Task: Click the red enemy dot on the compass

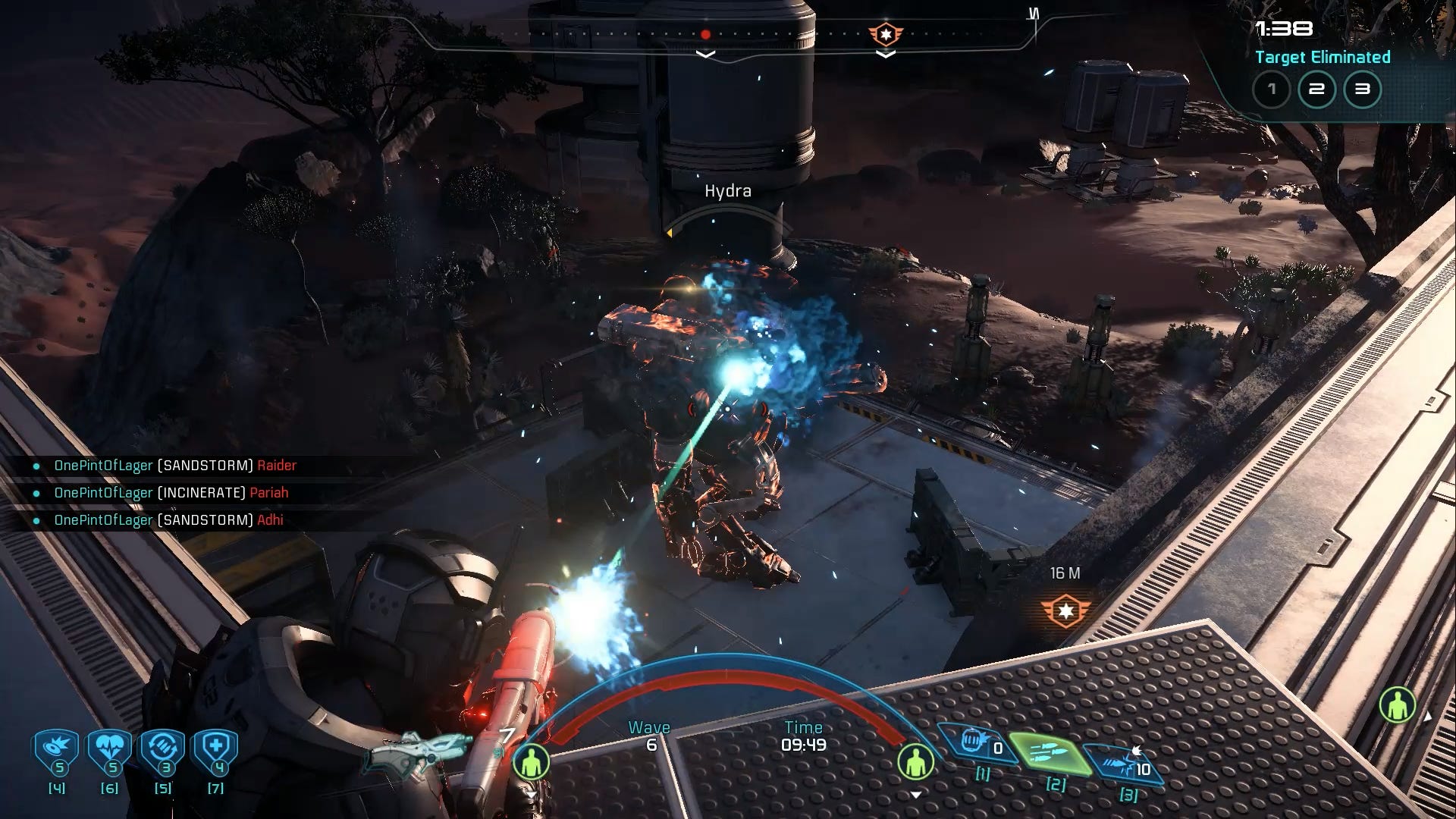Action: pos(705,34)
